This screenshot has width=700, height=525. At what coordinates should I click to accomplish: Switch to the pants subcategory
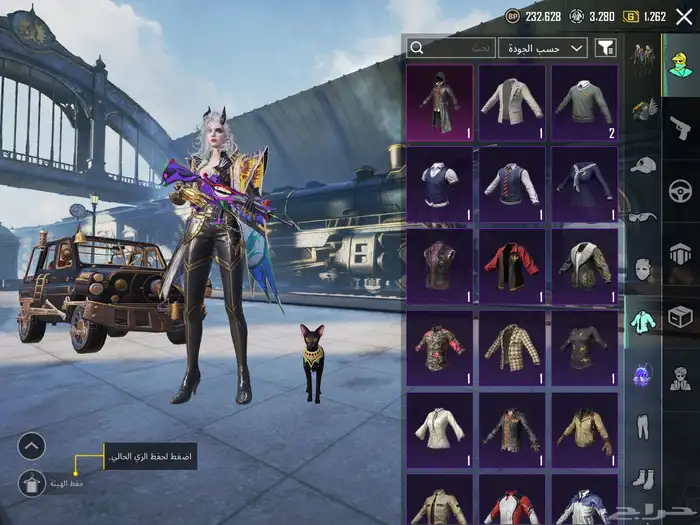643,428
